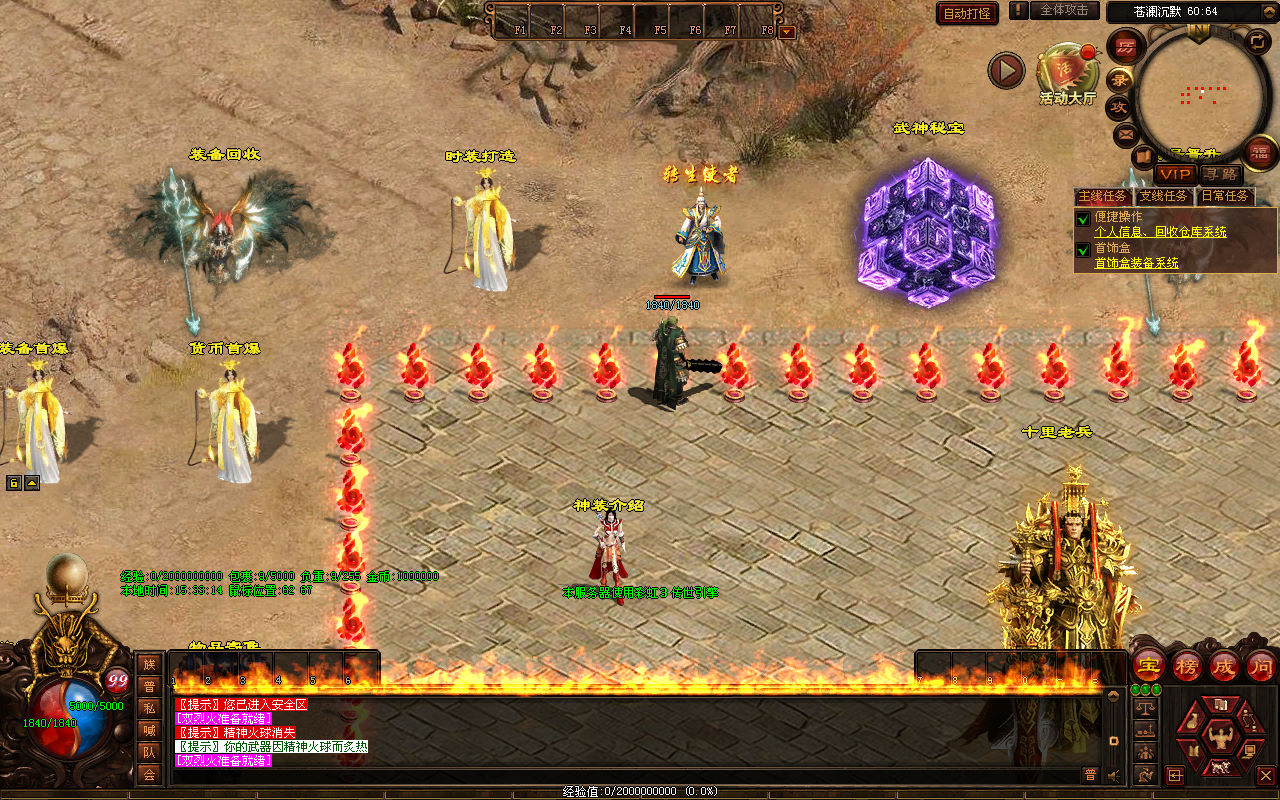Switch to the 日常任务 daily quest tab
The image size is (1280, 800).
tap(1225, 196)
